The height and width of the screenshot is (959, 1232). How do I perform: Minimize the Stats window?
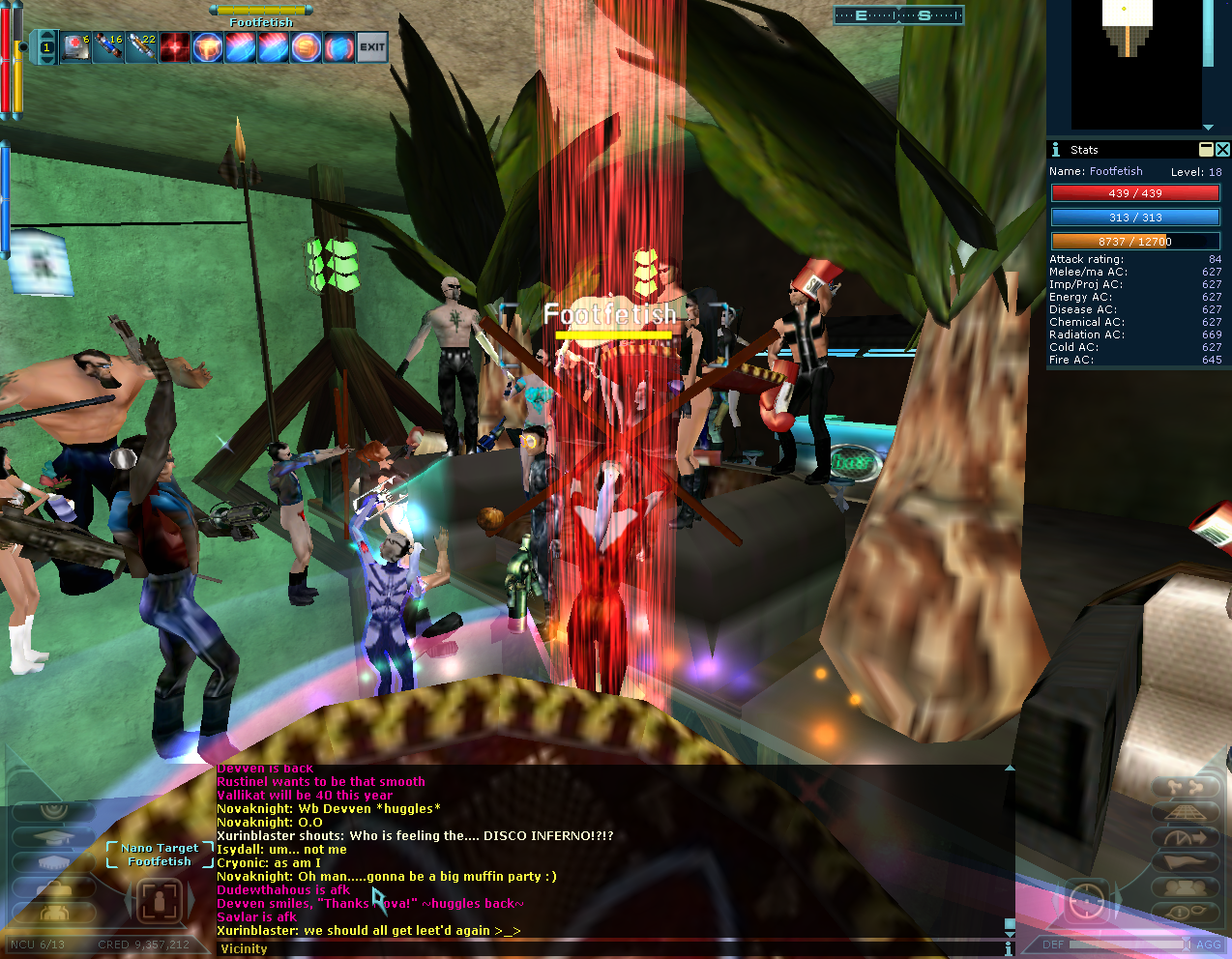pyautogui.click(x=1206, y=149)
